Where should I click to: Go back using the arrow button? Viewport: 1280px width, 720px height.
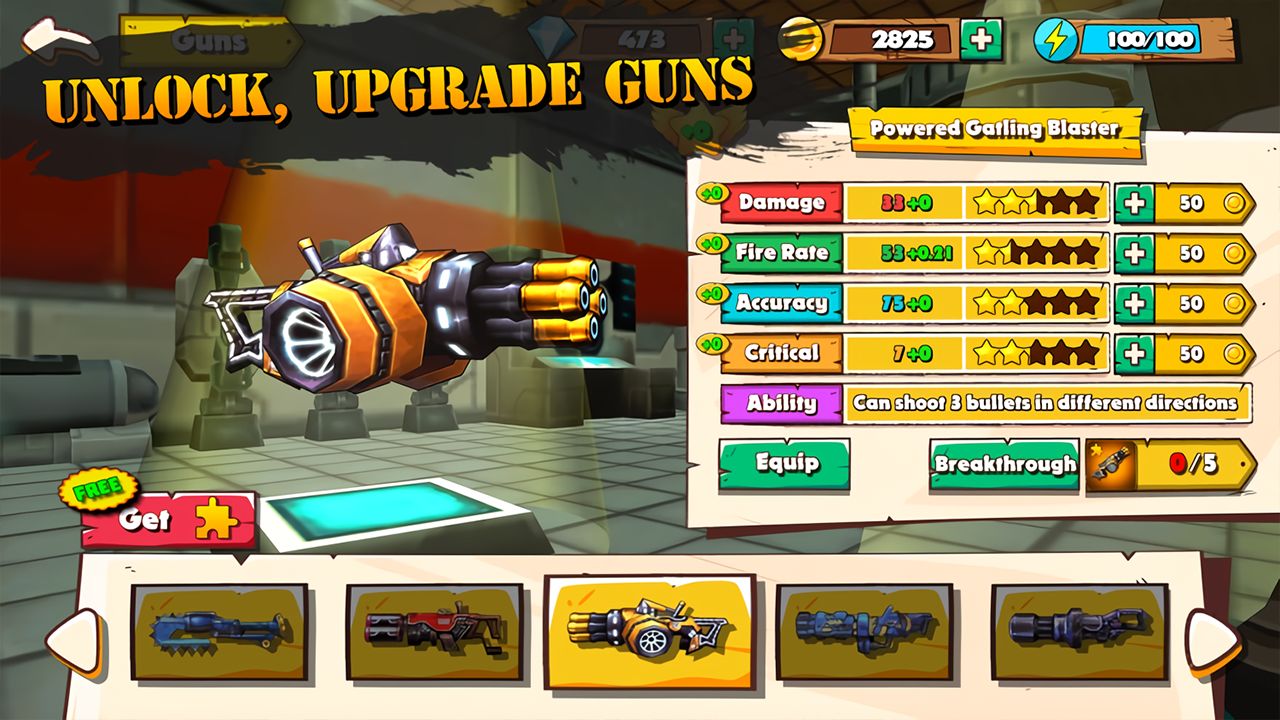click(x=58, y=42)
